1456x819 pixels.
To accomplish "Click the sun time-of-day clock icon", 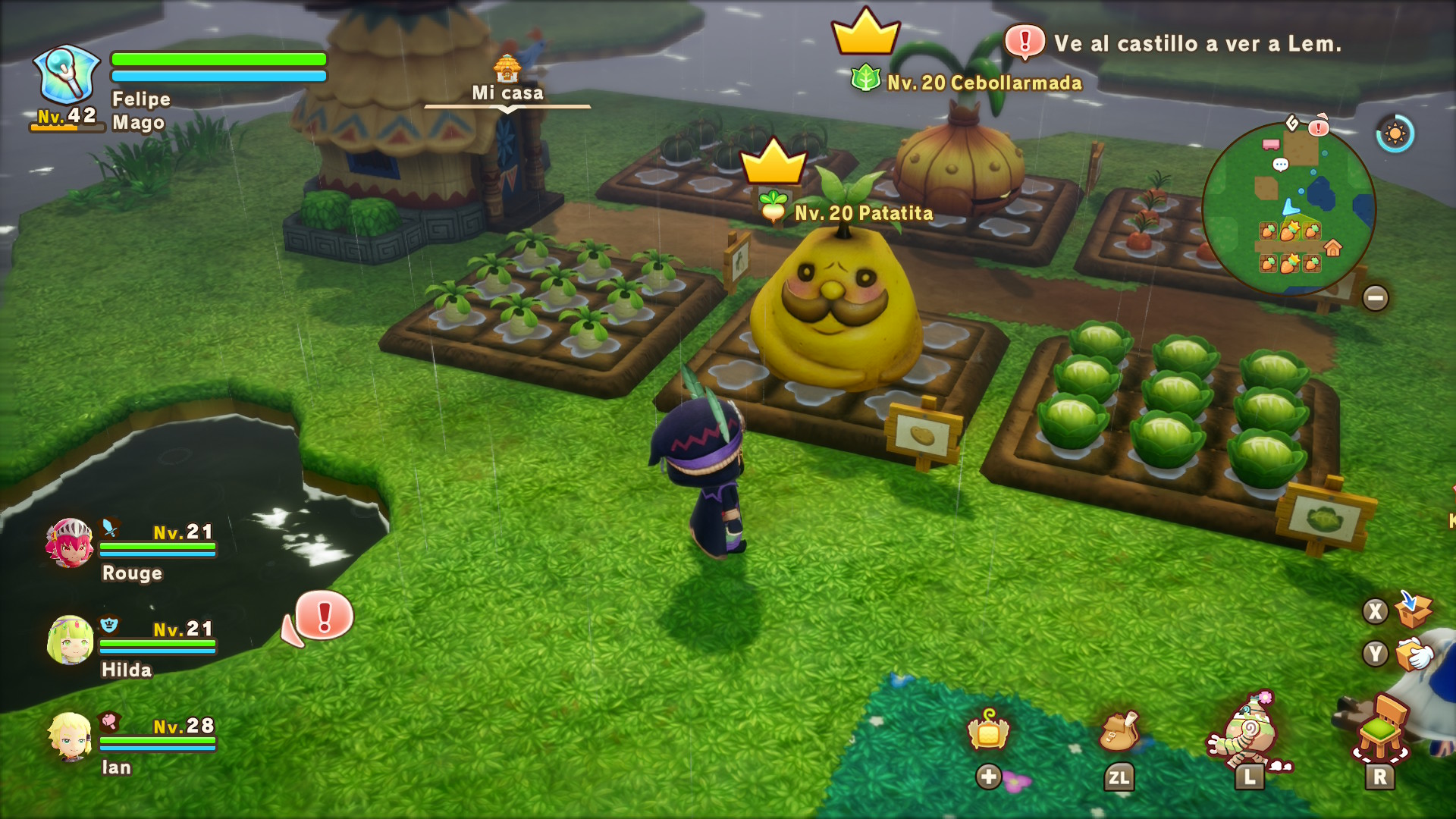I will click(x=1395, y=134).
